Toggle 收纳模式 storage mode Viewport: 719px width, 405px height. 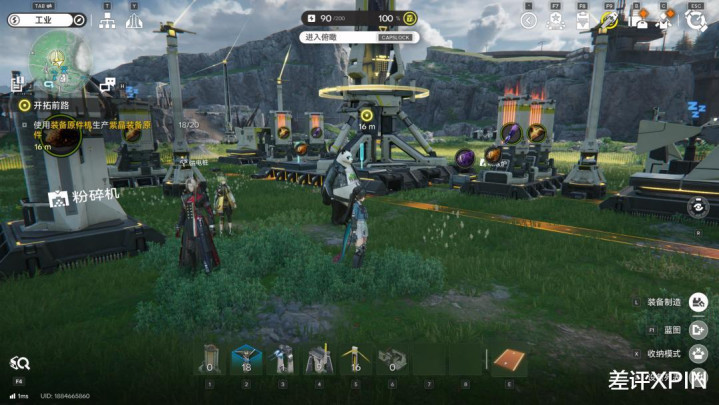coord(698,354)
